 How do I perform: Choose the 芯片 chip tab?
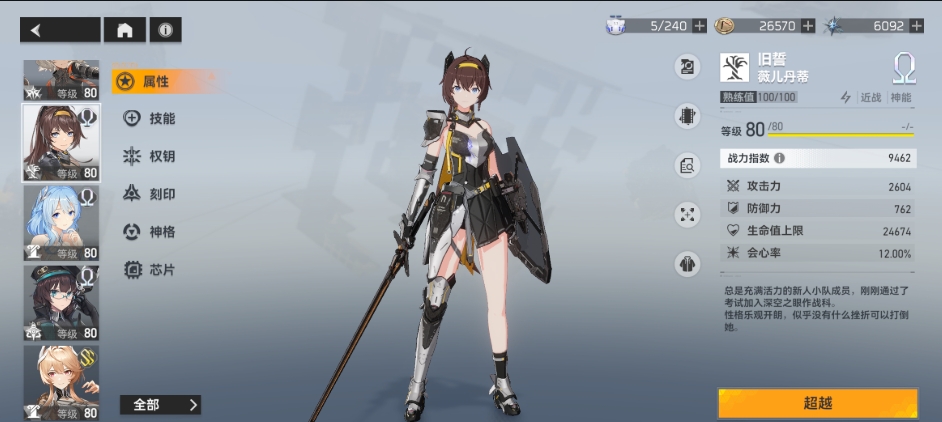150,269
